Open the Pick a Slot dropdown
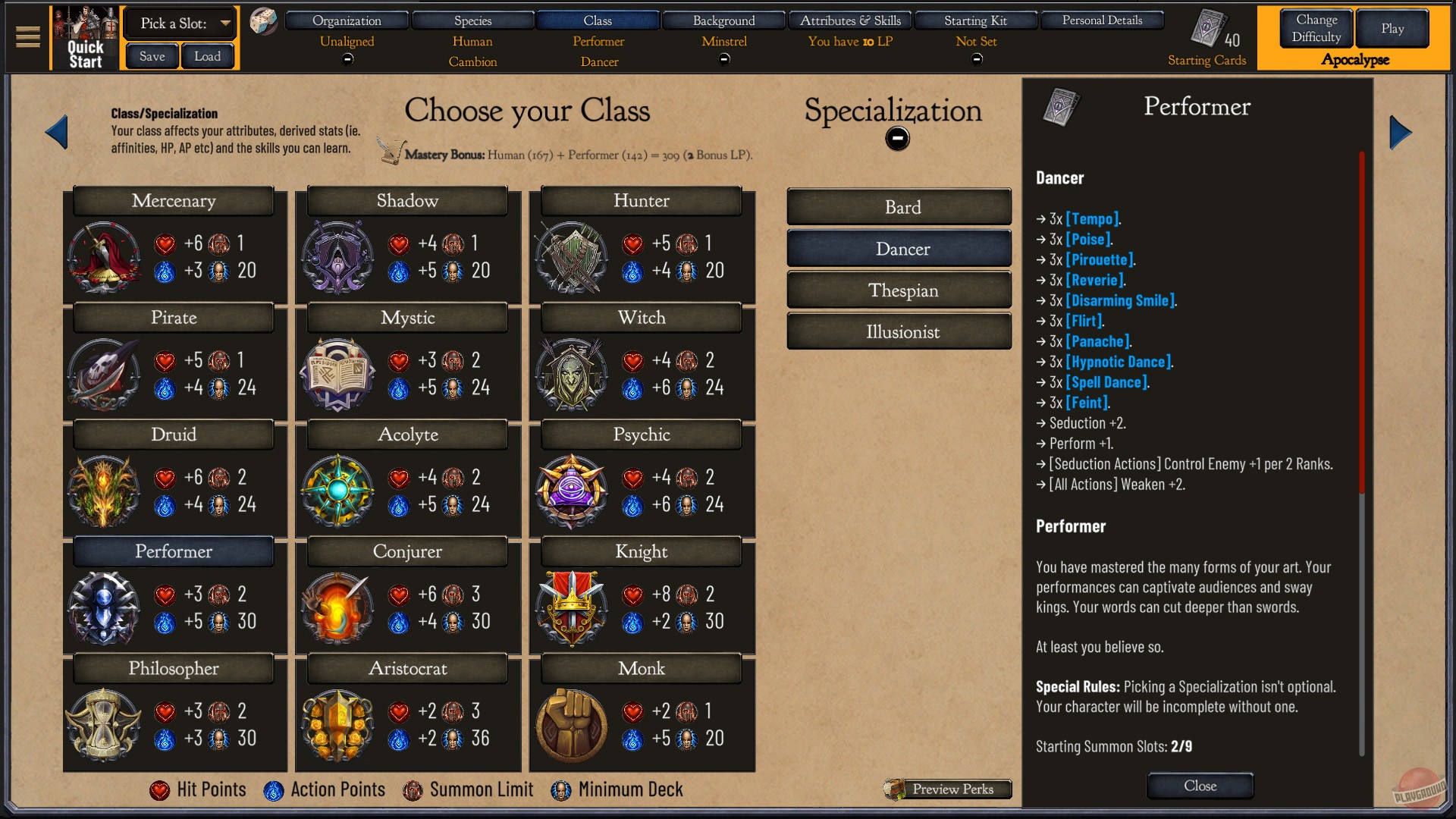The height and width of the screenshot is (819, 1456). pyautogui.click(x=180, y=23)
